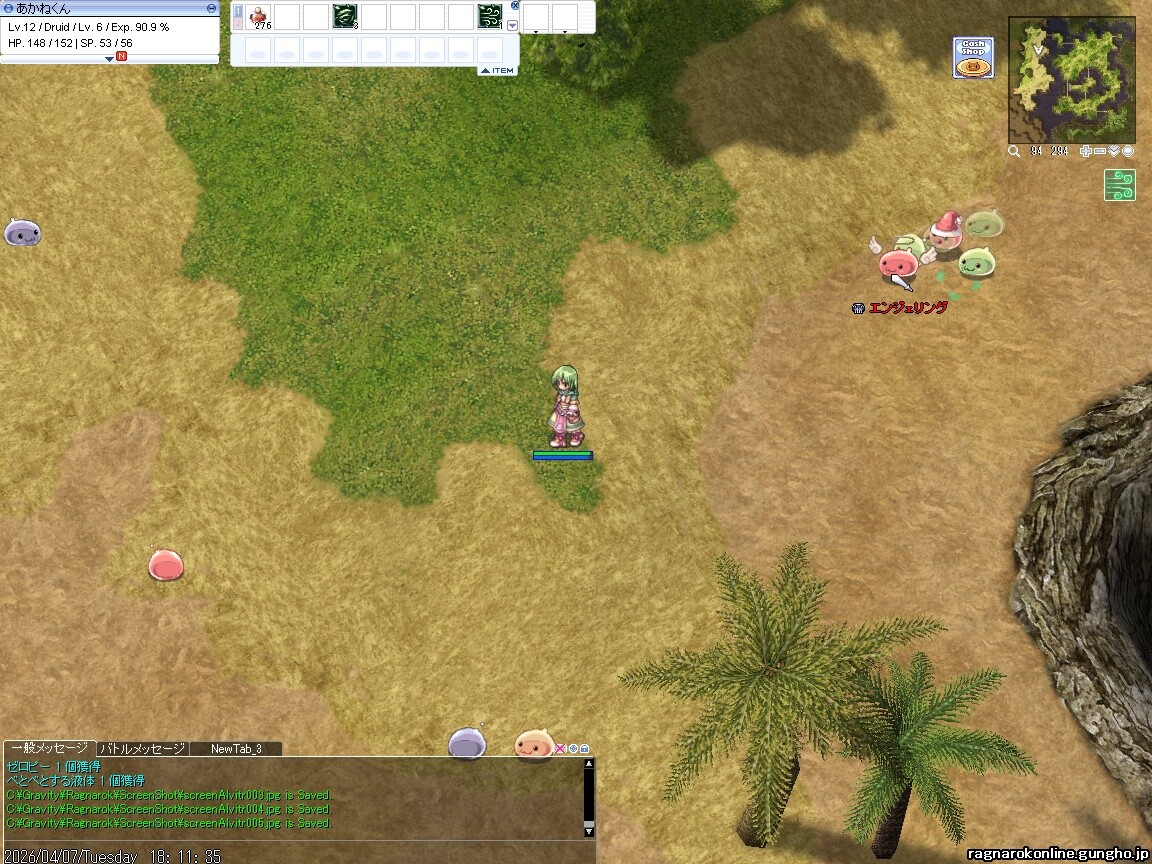Use the red potion in the hotbar

pyautogui.click(x=259, y=17)
